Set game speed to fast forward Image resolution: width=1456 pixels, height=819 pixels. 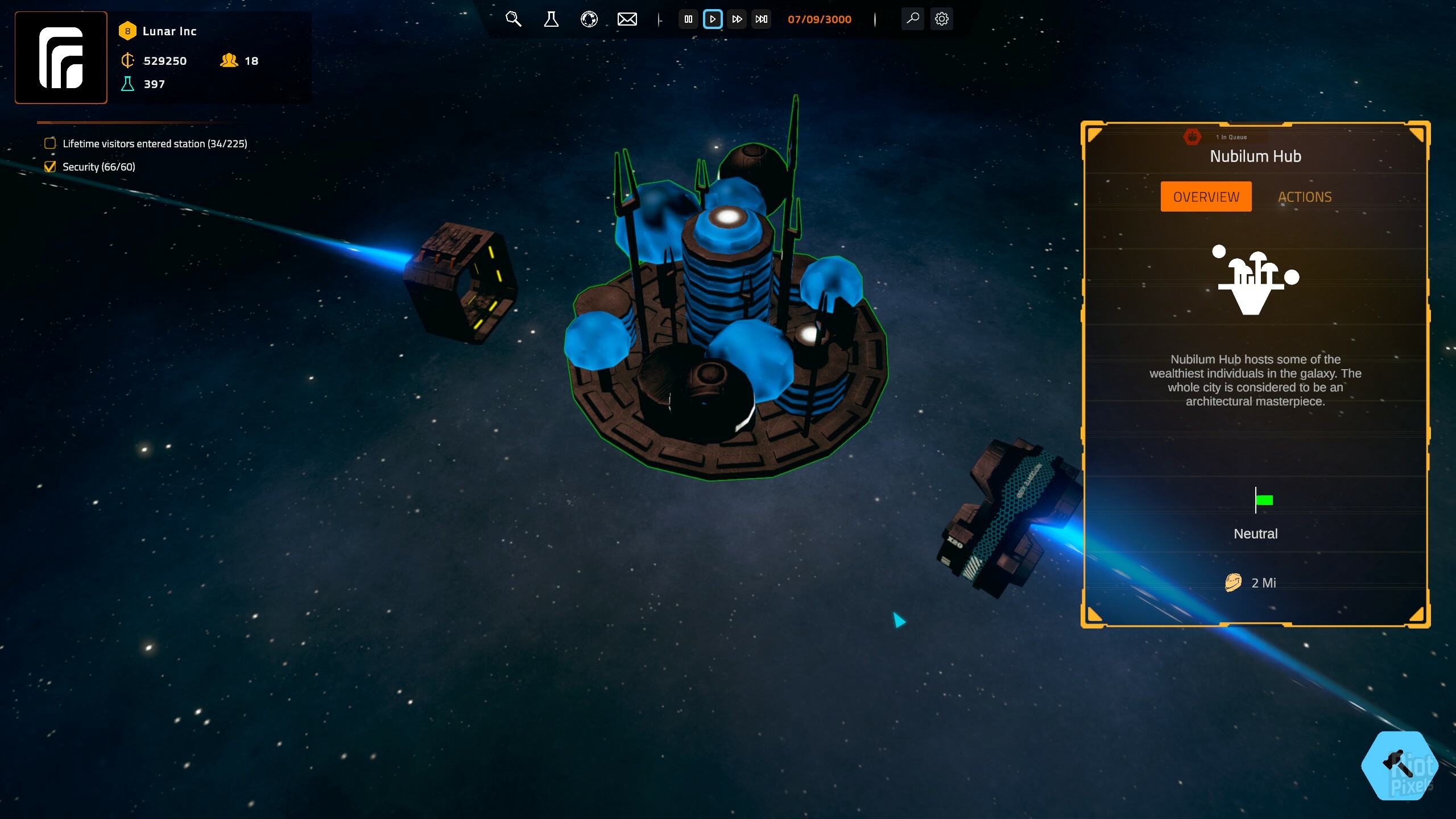tap(737, 19)
